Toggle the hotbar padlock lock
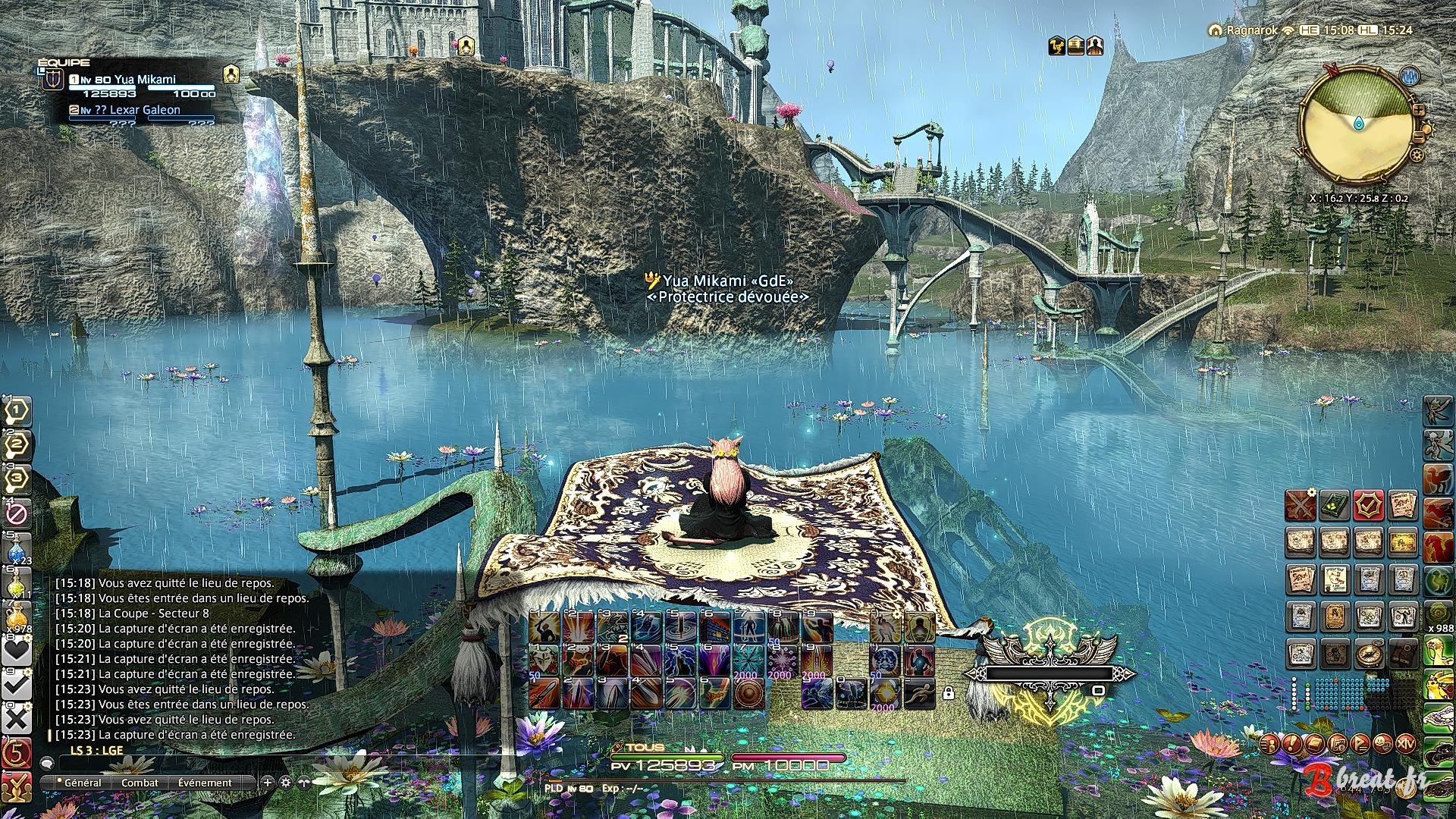Viewport: 1456px width, 819px height. tap(948, 692)
